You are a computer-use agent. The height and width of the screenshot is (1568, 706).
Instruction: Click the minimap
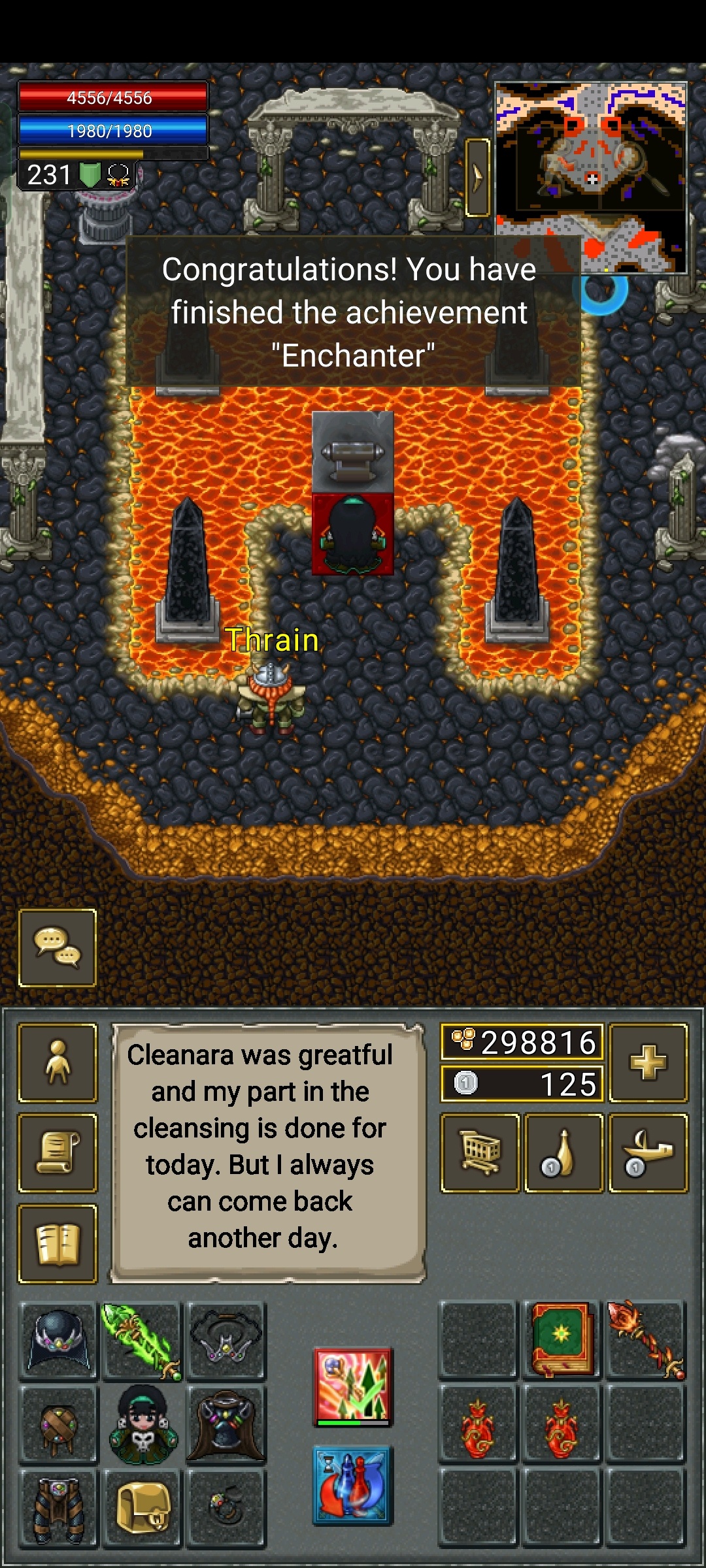tap(591, 176)
